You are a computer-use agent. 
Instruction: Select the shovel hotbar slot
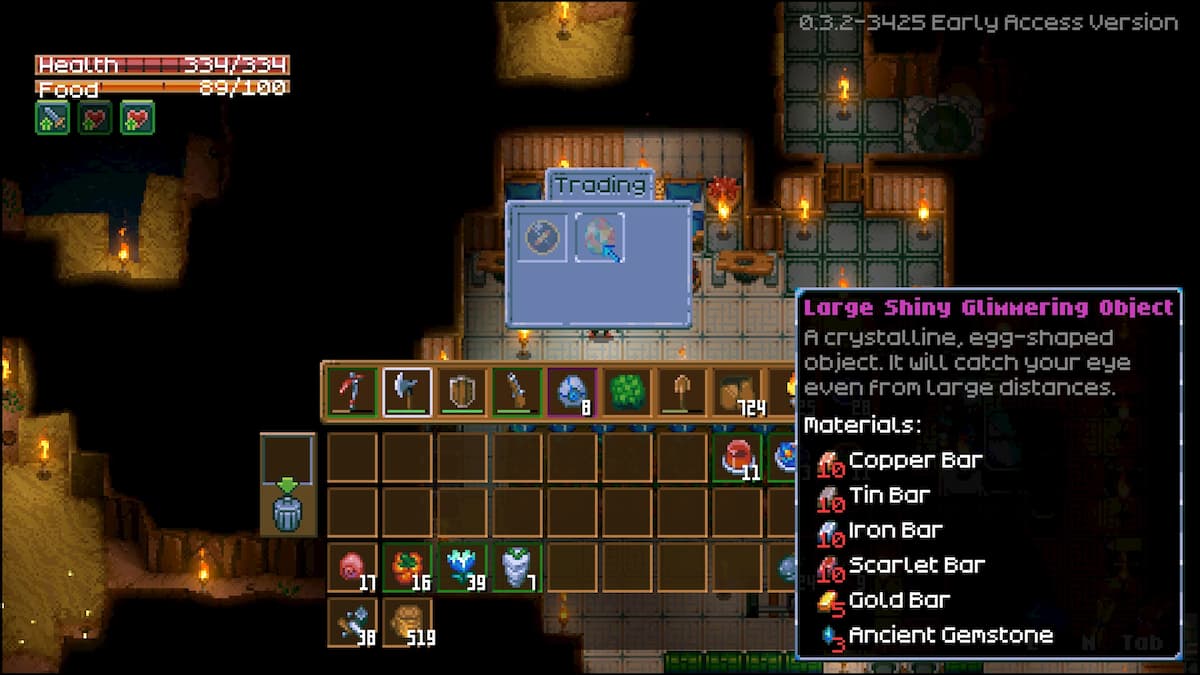(682, 392)
